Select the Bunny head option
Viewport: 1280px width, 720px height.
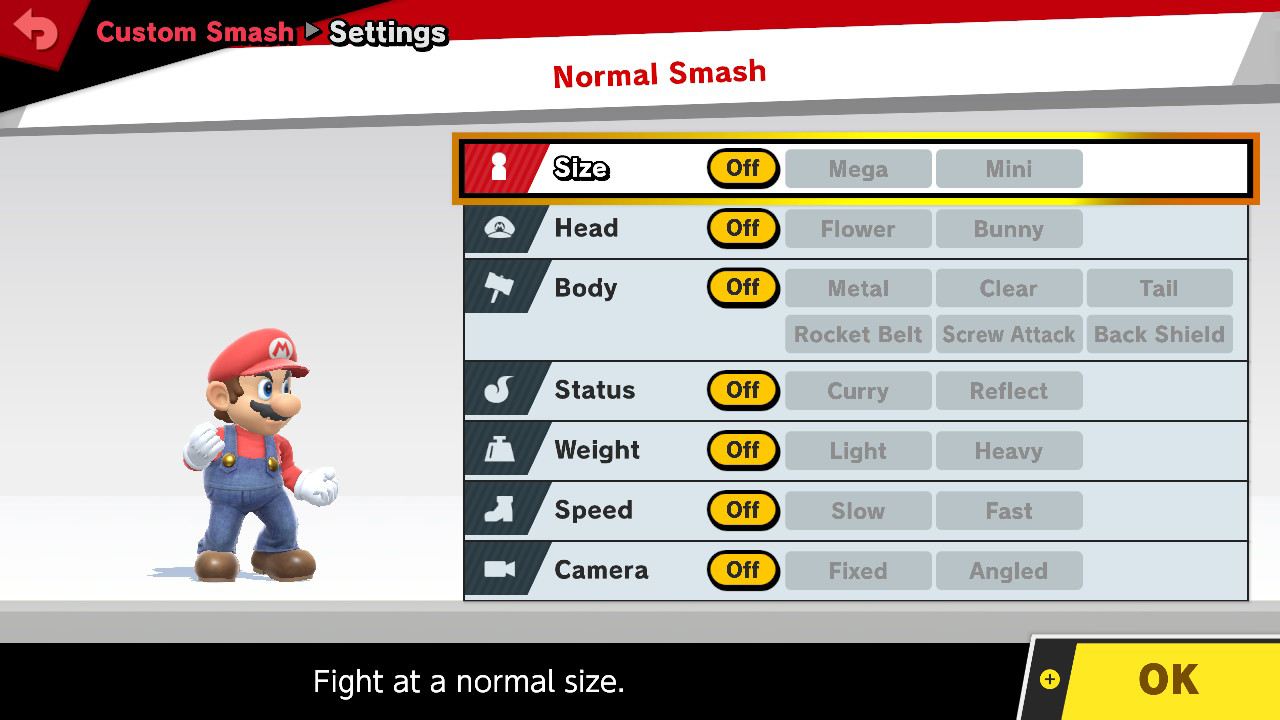(1009, 228)
